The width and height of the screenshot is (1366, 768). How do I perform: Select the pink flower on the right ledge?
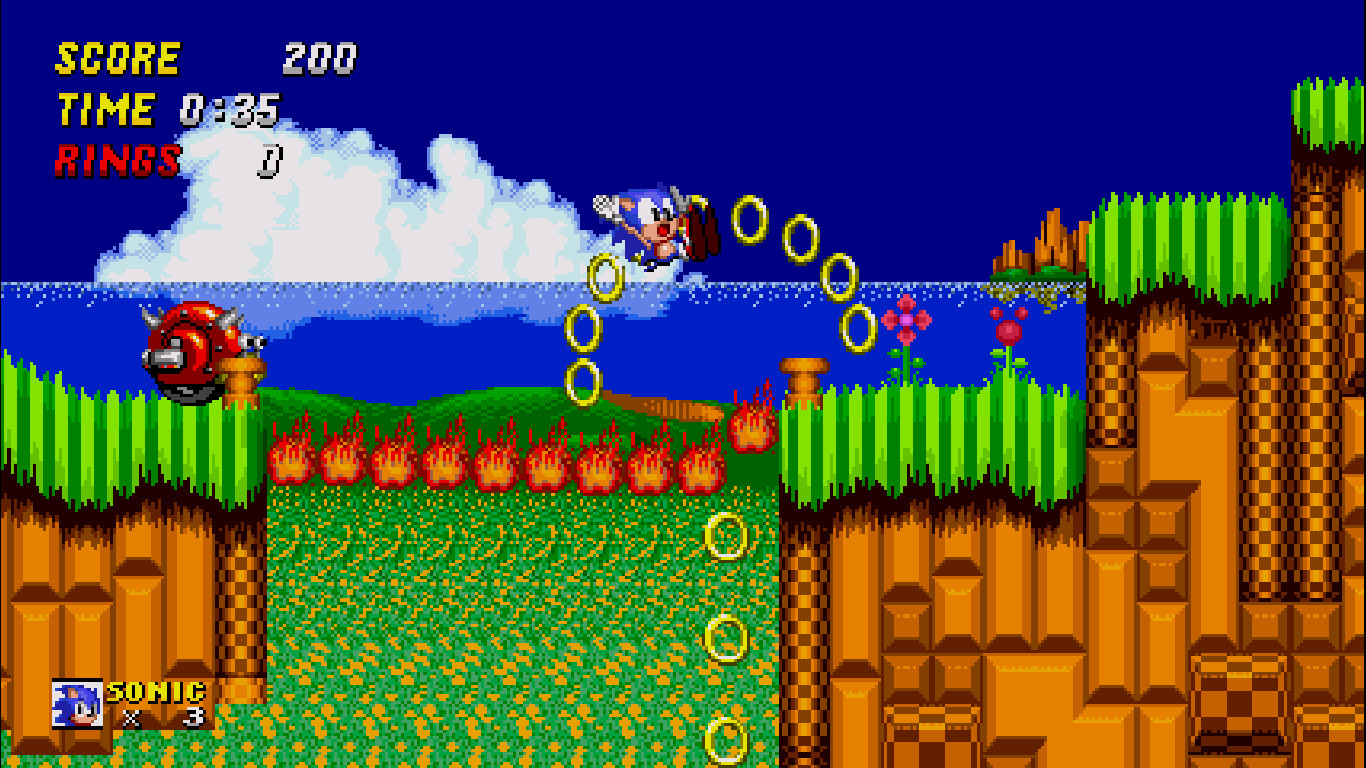tap(905, 320)
